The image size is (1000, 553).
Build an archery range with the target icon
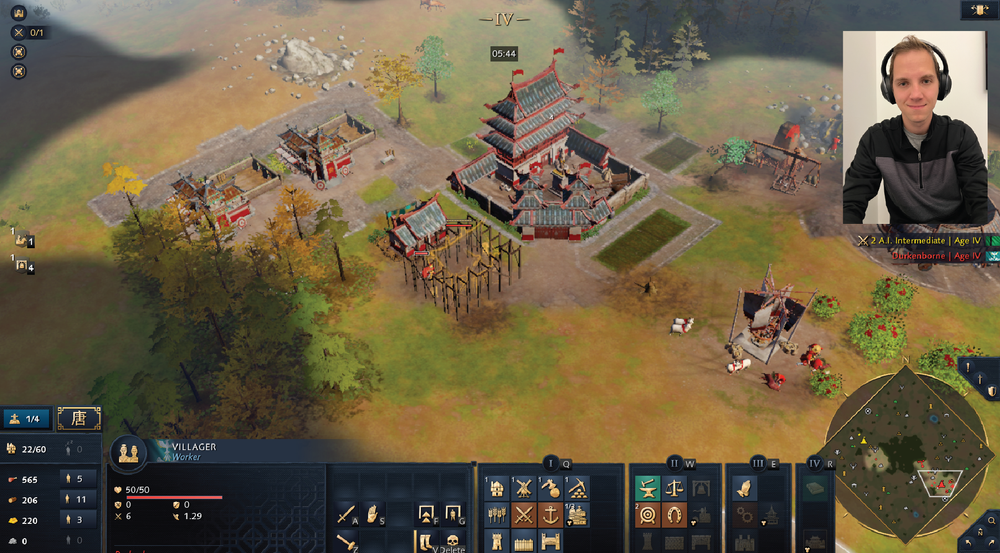click(x=648, y=515)
